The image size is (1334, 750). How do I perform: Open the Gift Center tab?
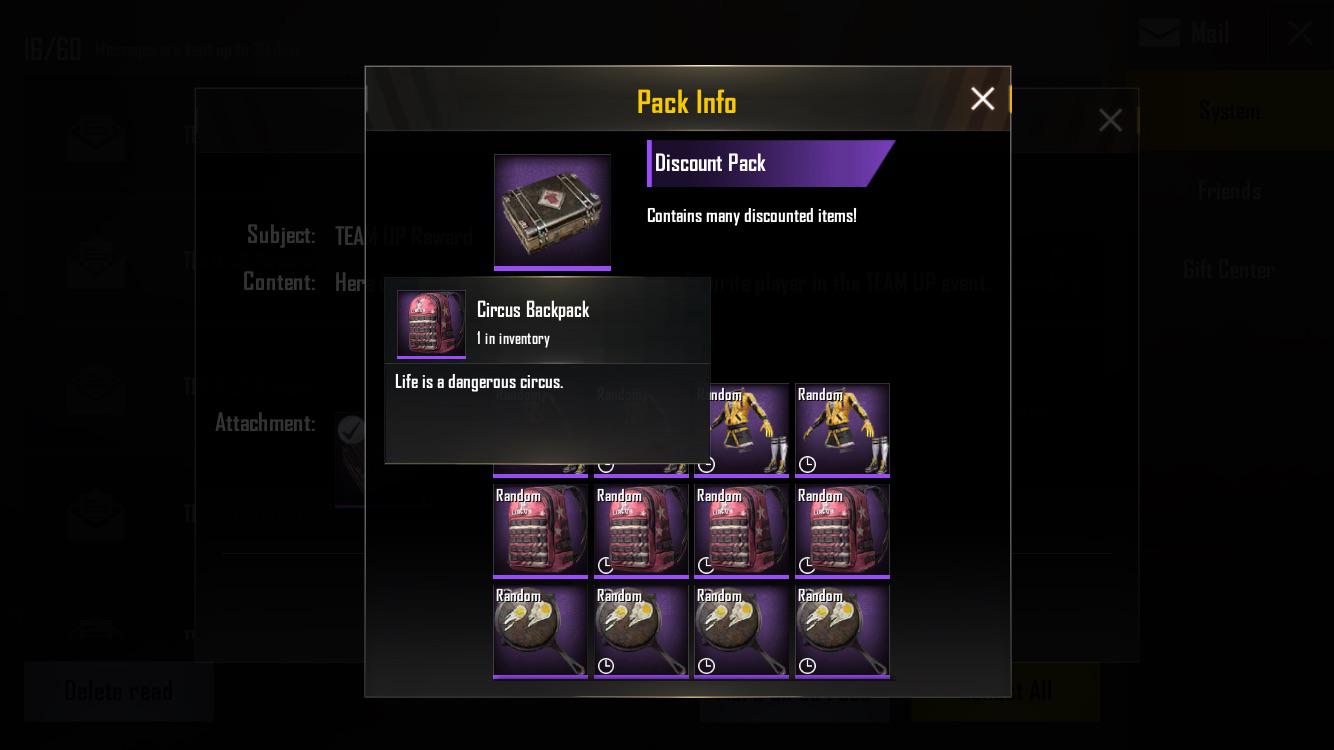pos(1229,269)
